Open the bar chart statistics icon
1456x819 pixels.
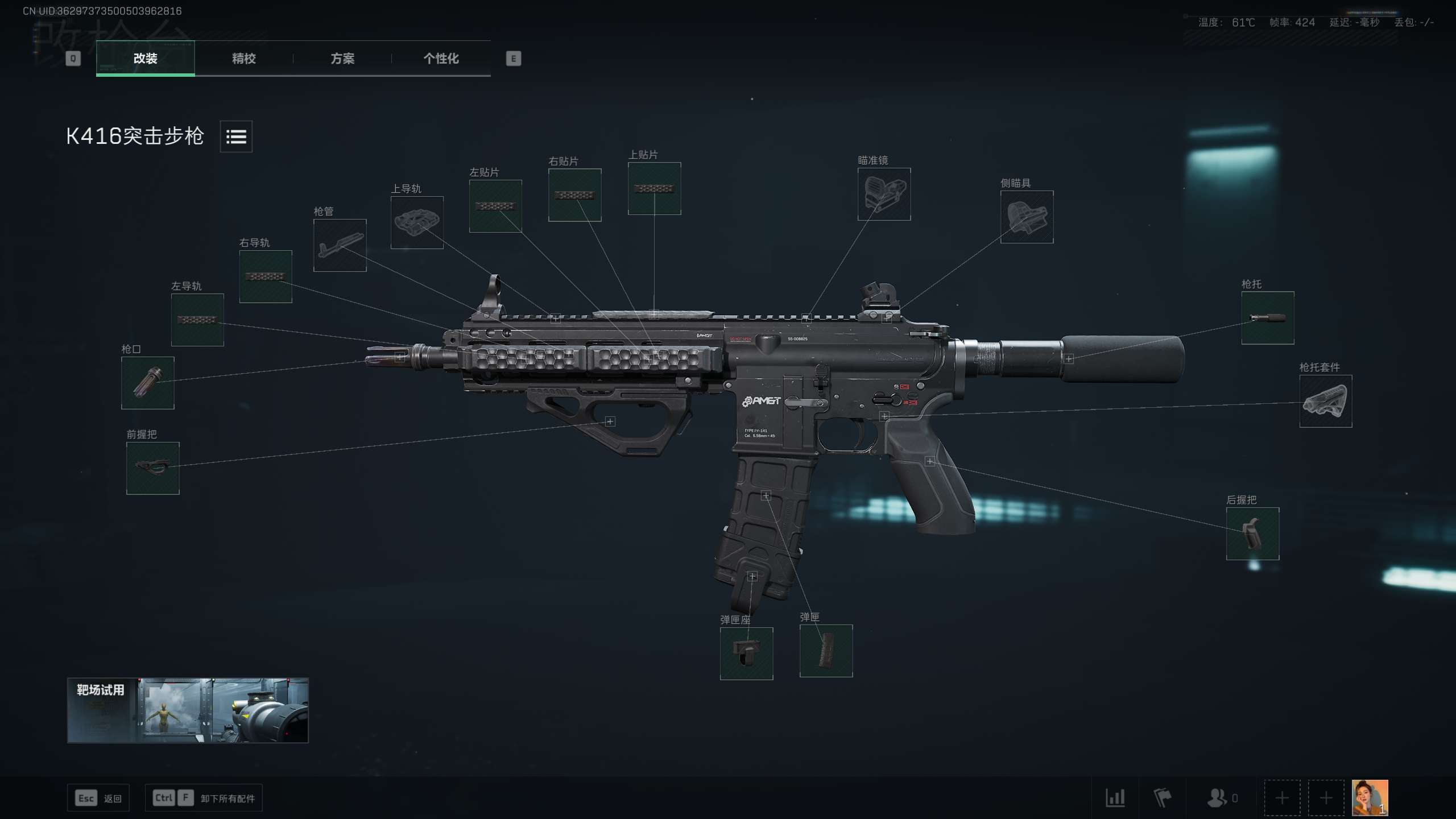[x=1115, y=797]
